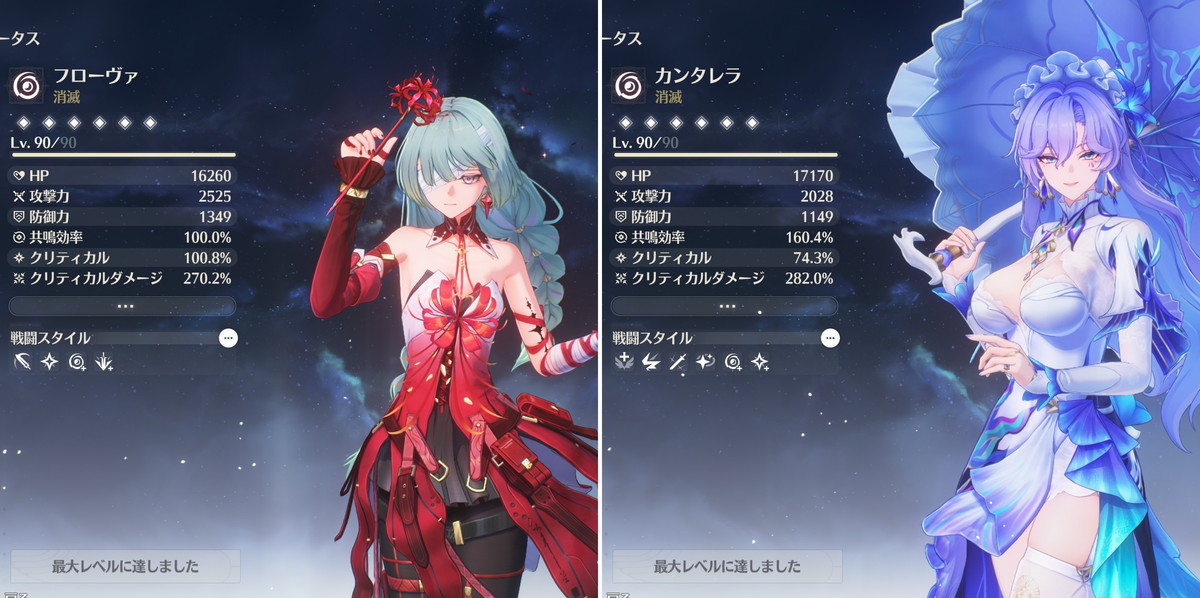Image resolution: width=1200 pixels, height=598 pixels.
Task: Select フローヴァ's curved blade combat style icon
Action: tap(24, 363)
